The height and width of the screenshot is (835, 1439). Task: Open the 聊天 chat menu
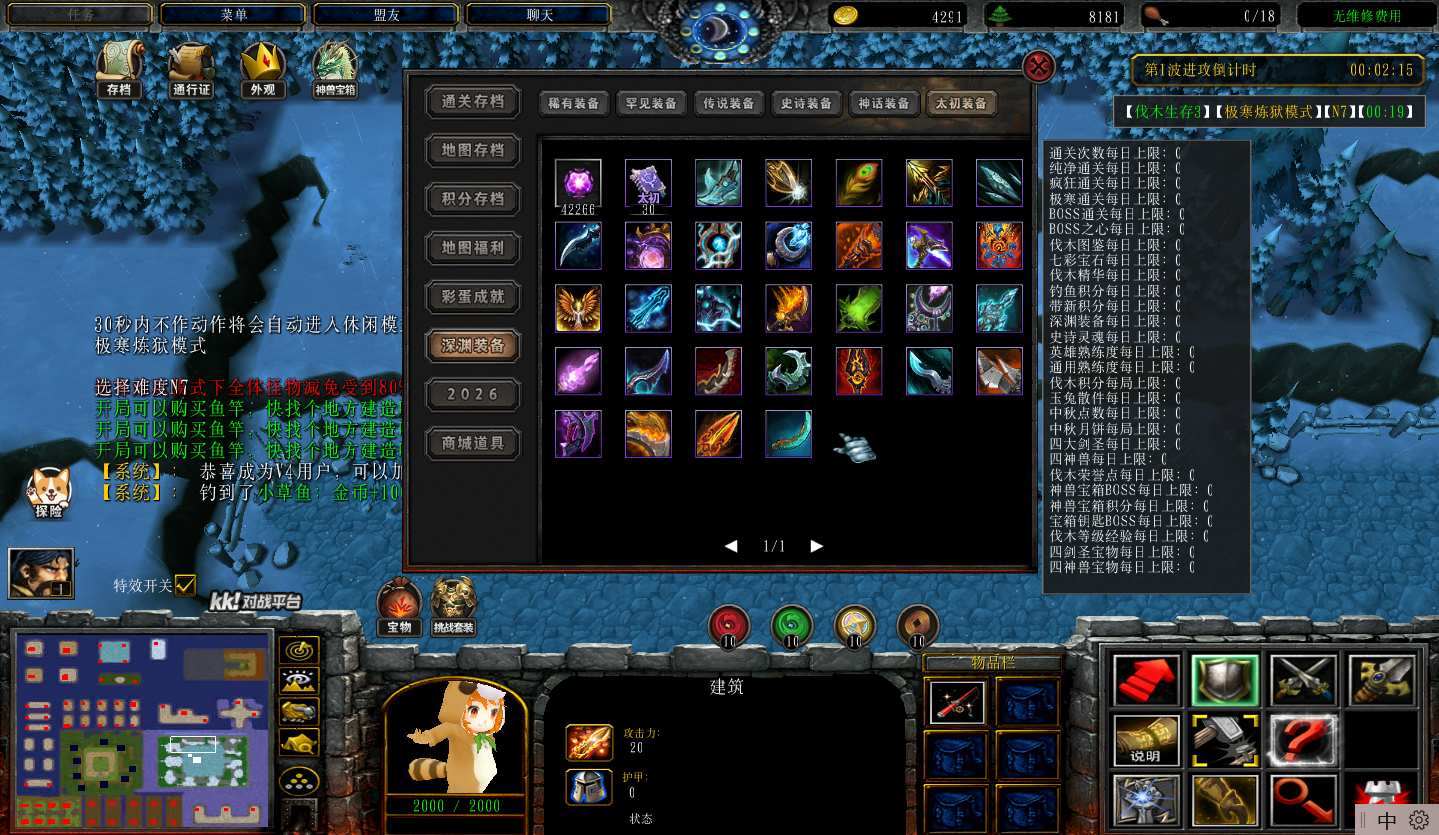(539, 15)
